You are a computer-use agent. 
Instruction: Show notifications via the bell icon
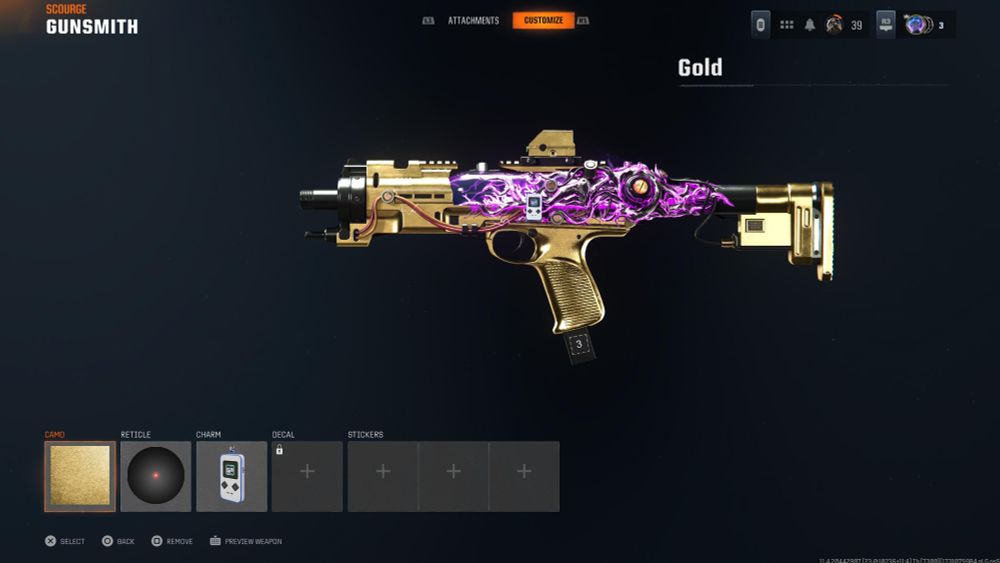click(x=810, y=25)
